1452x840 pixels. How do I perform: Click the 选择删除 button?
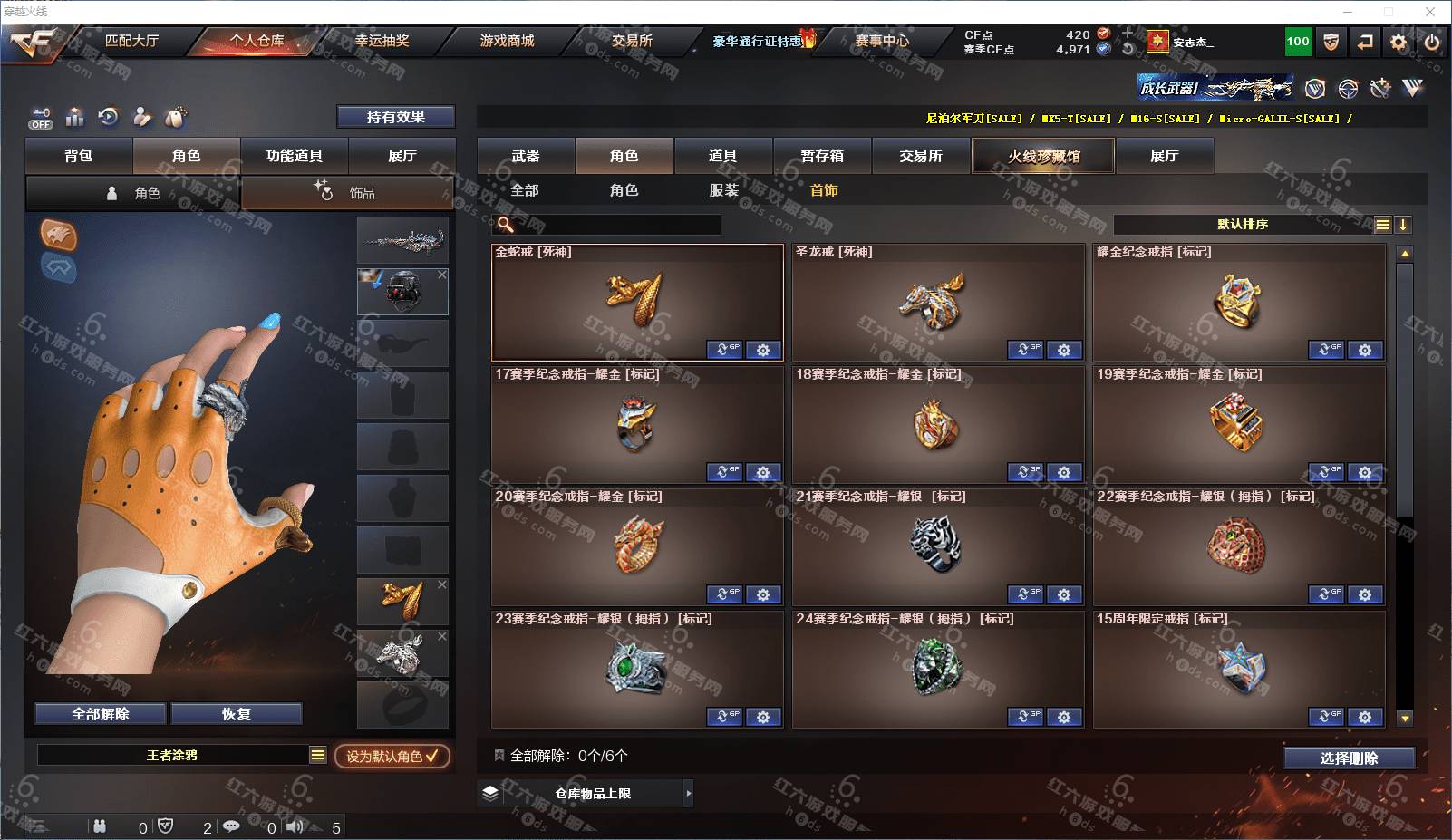point(1349,758)
